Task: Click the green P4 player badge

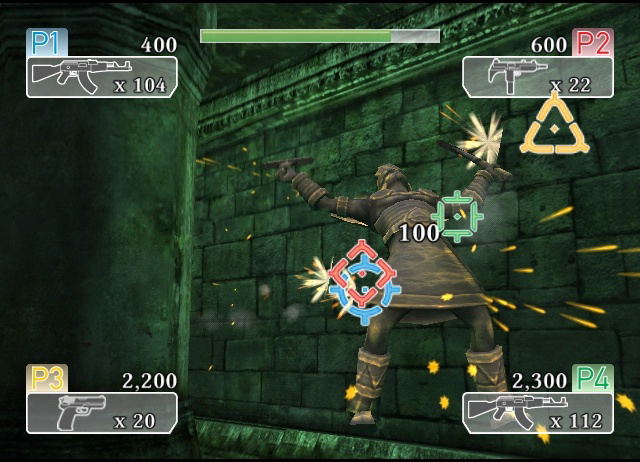Action: coord(592,378)
